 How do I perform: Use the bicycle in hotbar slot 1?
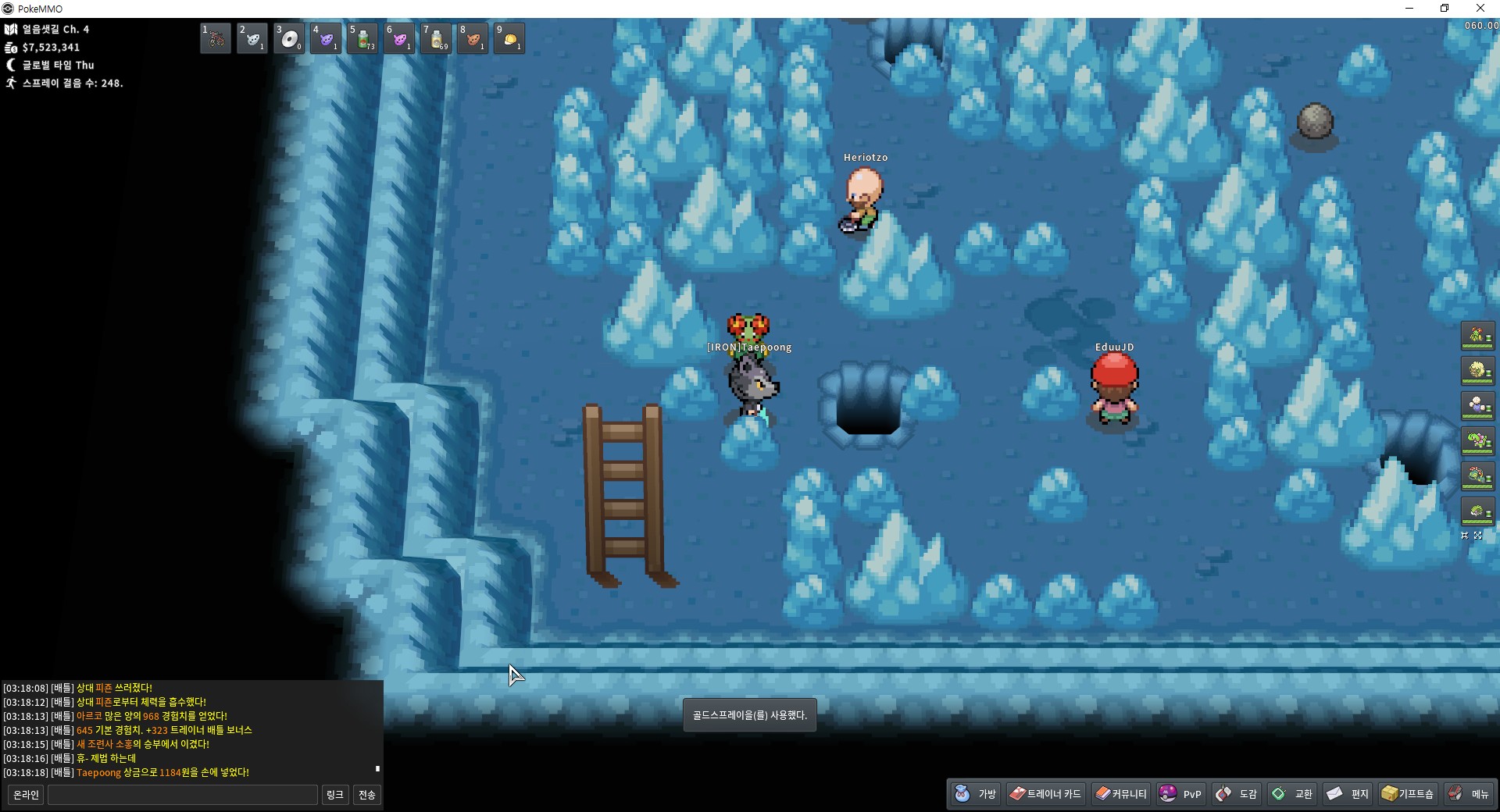tap(216, 38)
